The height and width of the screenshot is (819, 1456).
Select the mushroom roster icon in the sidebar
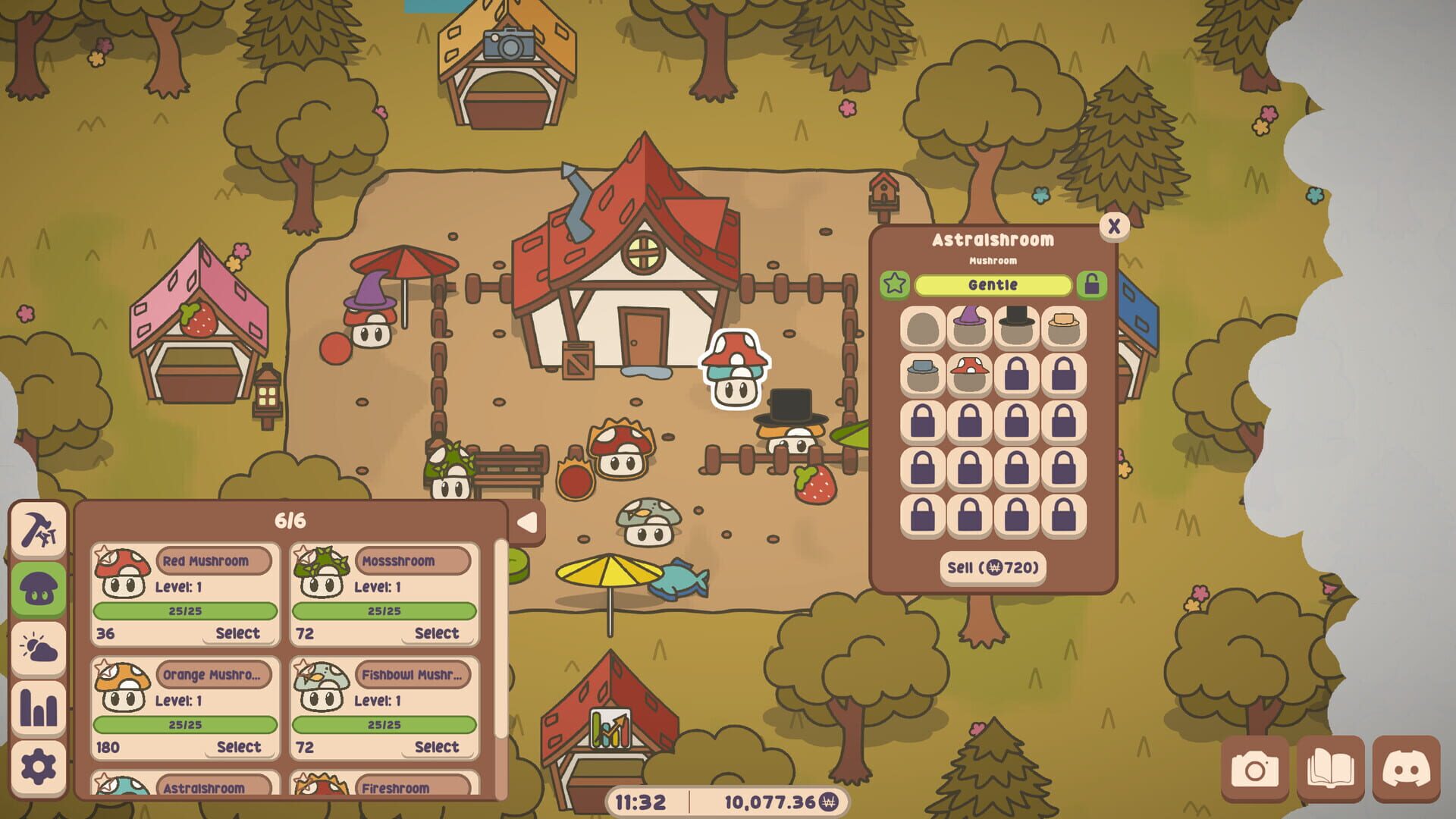pyautogui.click(x=38, y=586)
